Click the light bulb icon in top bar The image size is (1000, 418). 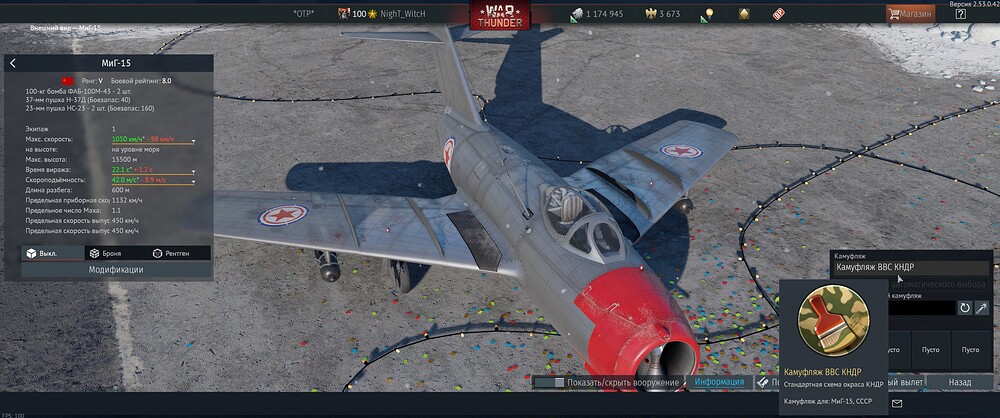point(708,14)
